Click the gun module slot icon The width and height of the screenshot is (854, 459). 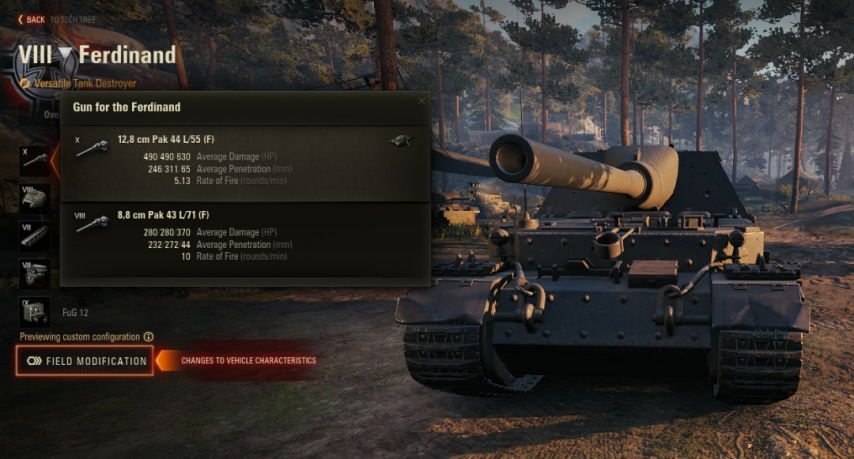pyautogui.click(x=35, y=159)
